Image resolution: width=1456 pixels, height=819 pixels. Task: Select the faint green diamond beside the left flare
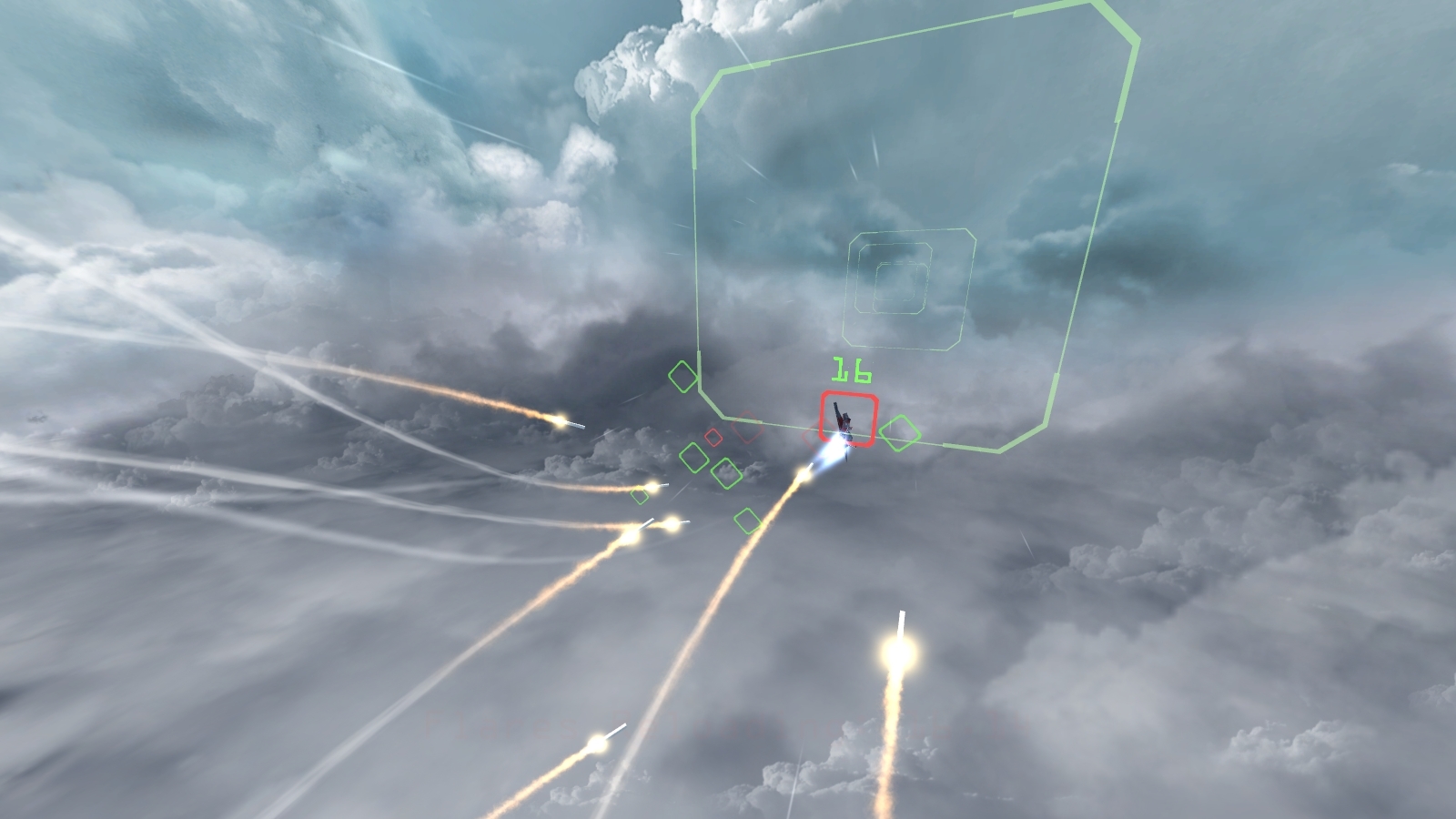point(638,495)
